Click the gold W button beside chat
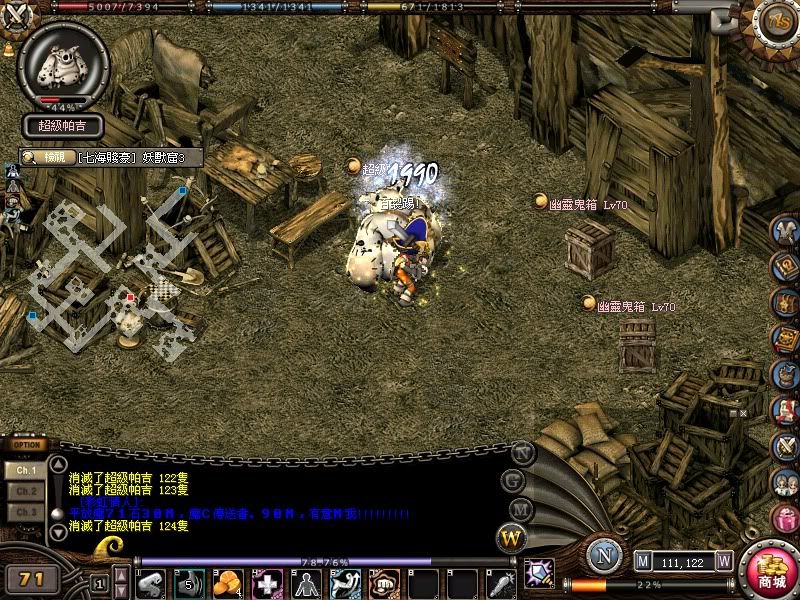Screen dimensions: 800x600 coord(512,538)
